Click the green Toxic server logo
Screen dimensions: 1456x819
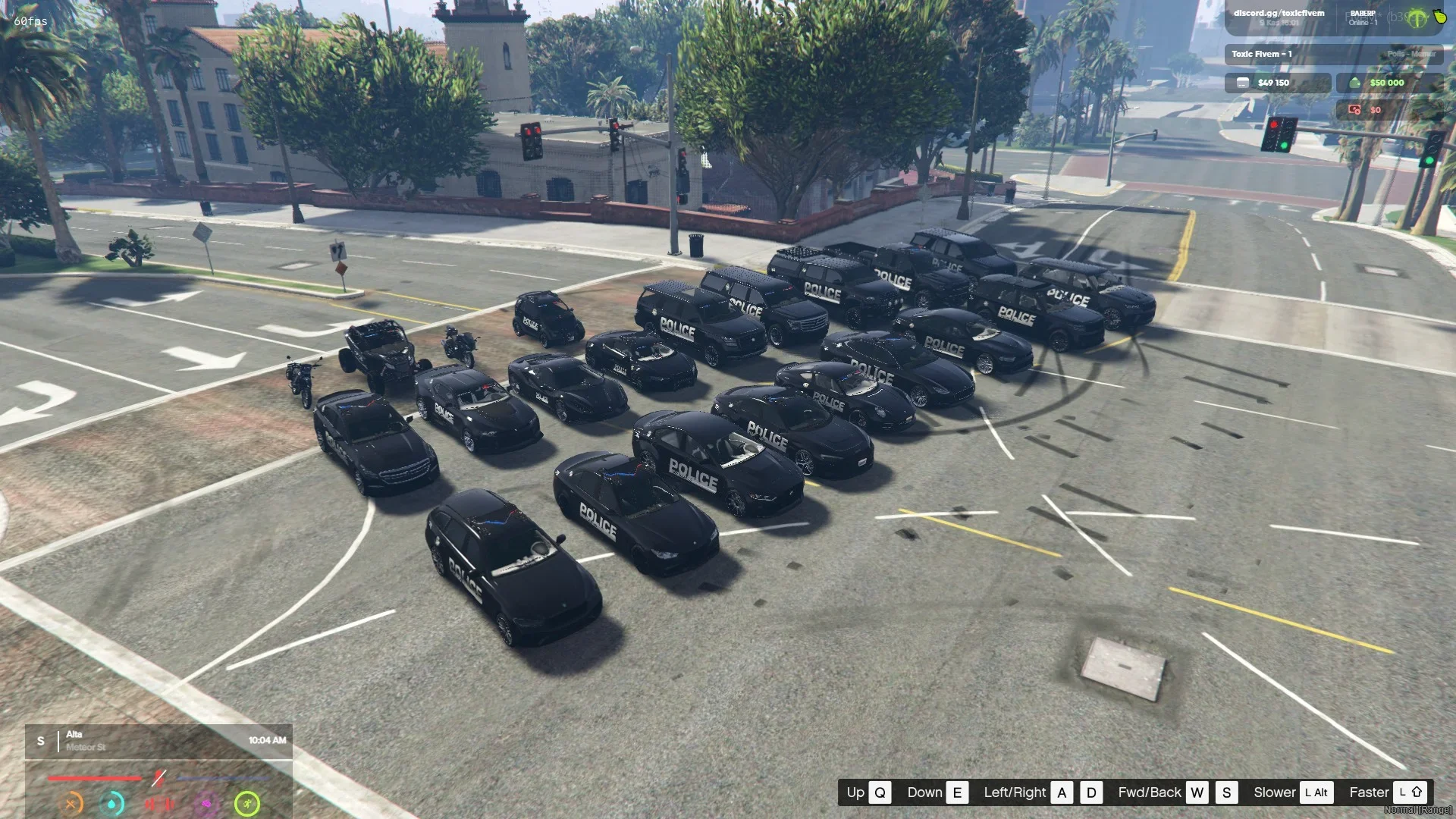click(x=1417, y=18)
